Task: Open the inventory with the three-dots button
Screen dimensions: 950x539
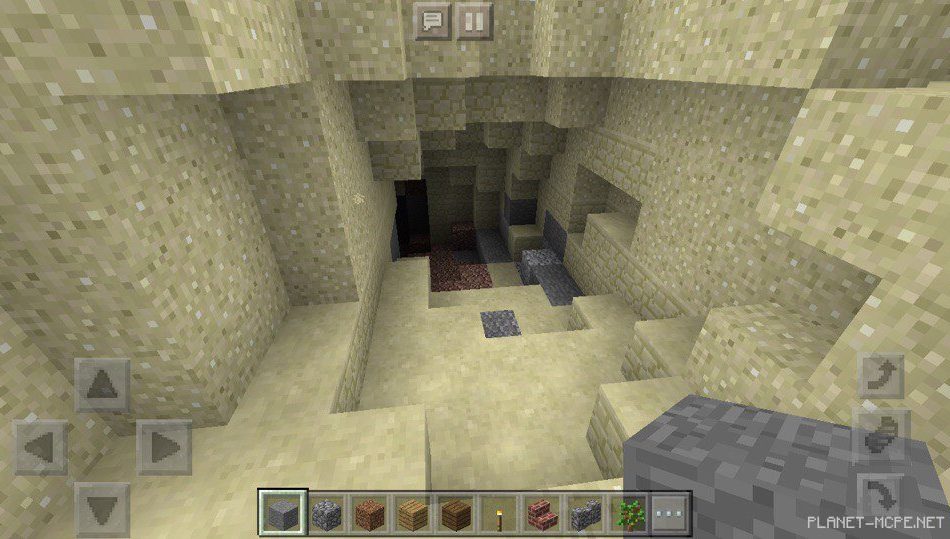Action: tap(670, 514)
